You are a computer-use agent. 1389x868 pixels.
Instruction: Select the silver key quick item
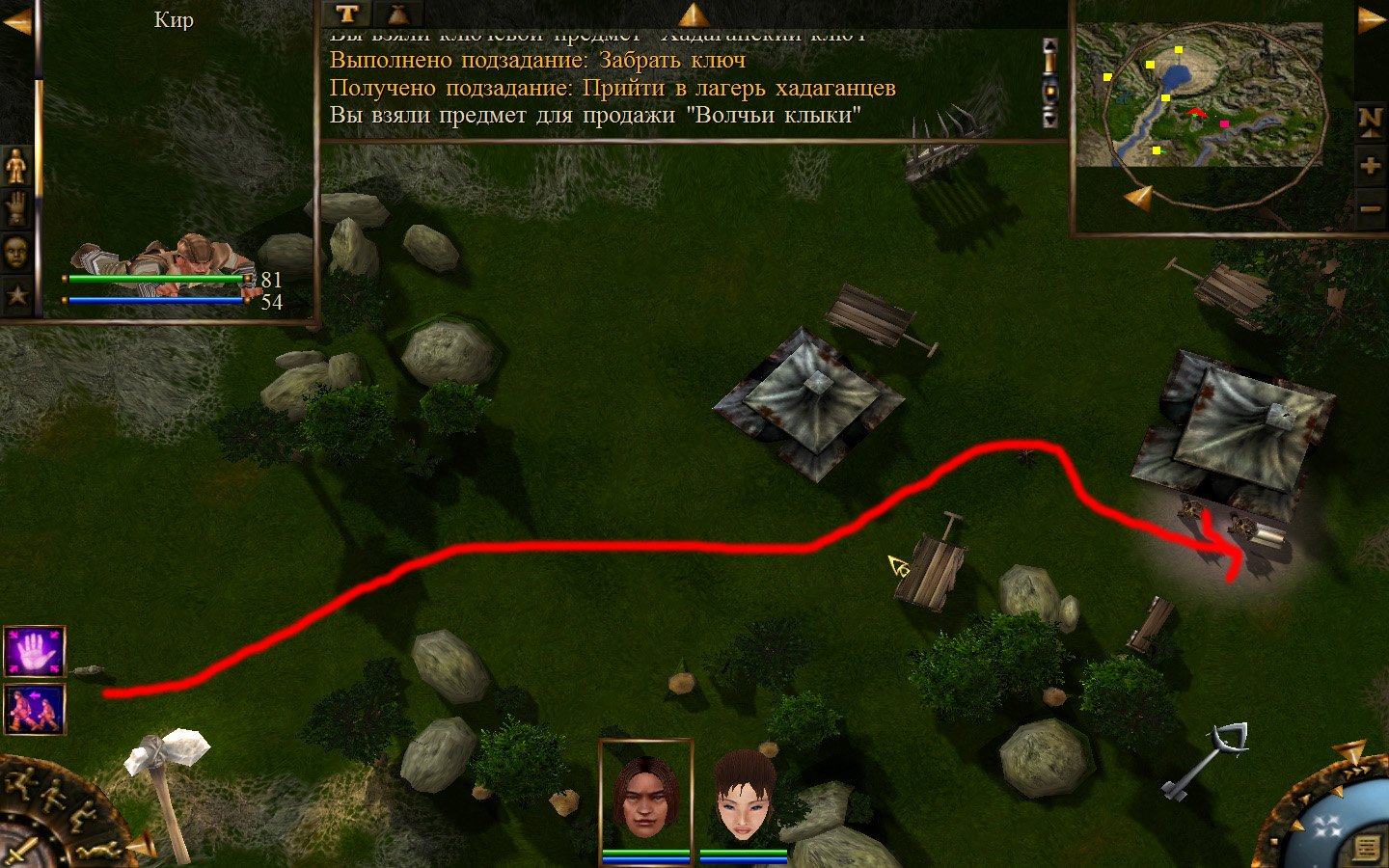[1206, 762]
